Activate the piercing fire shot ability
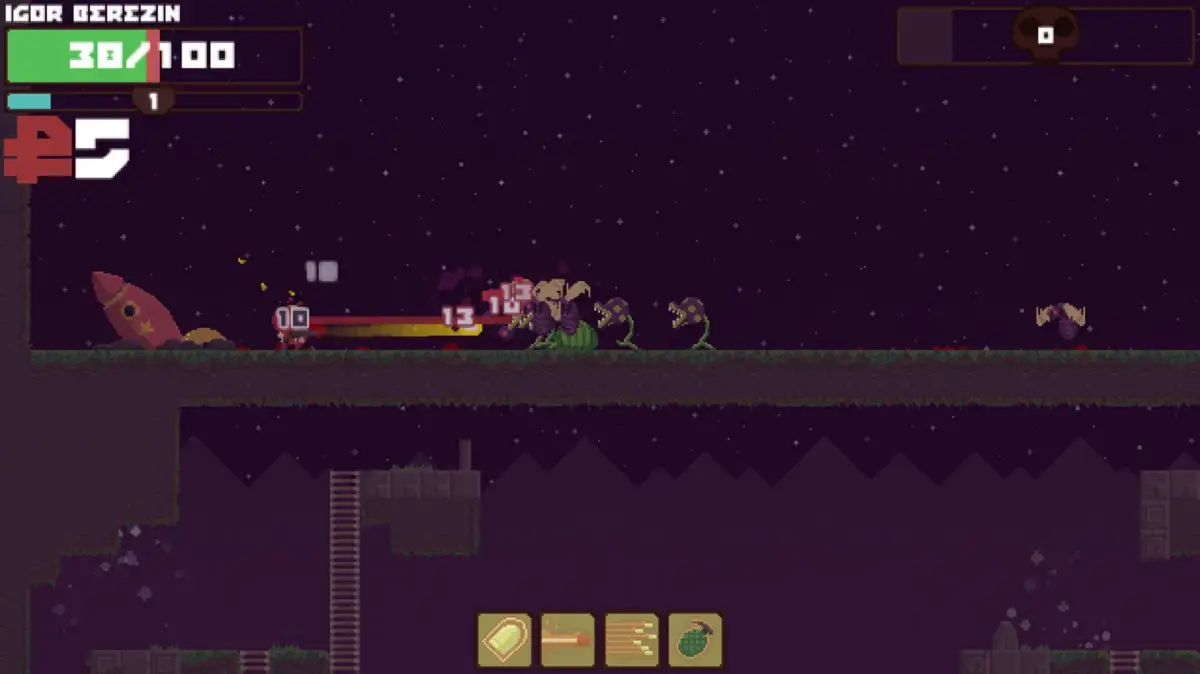This screenshot has height=674, width=1200. tap(568, 640)
